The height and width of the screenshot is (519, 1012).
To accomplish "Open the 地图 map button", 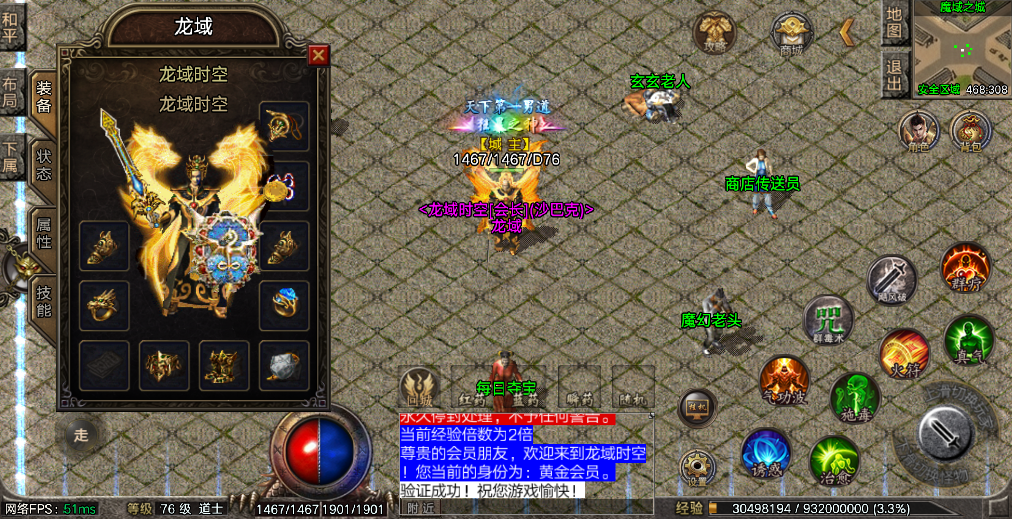I will pos(895,24).
